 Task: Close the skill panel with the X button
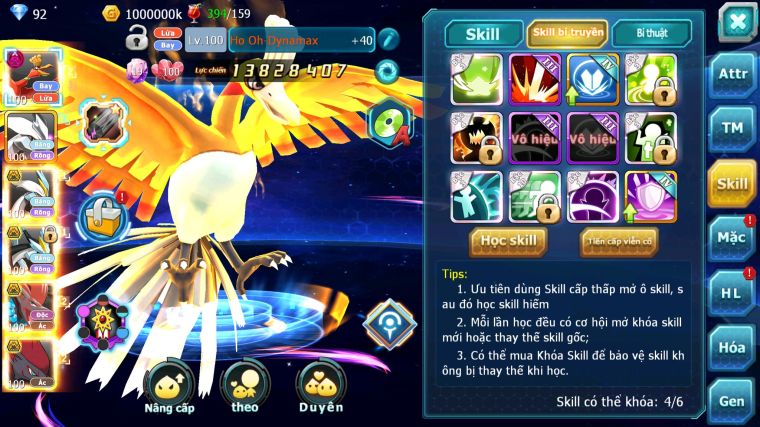tap(736, 22)
